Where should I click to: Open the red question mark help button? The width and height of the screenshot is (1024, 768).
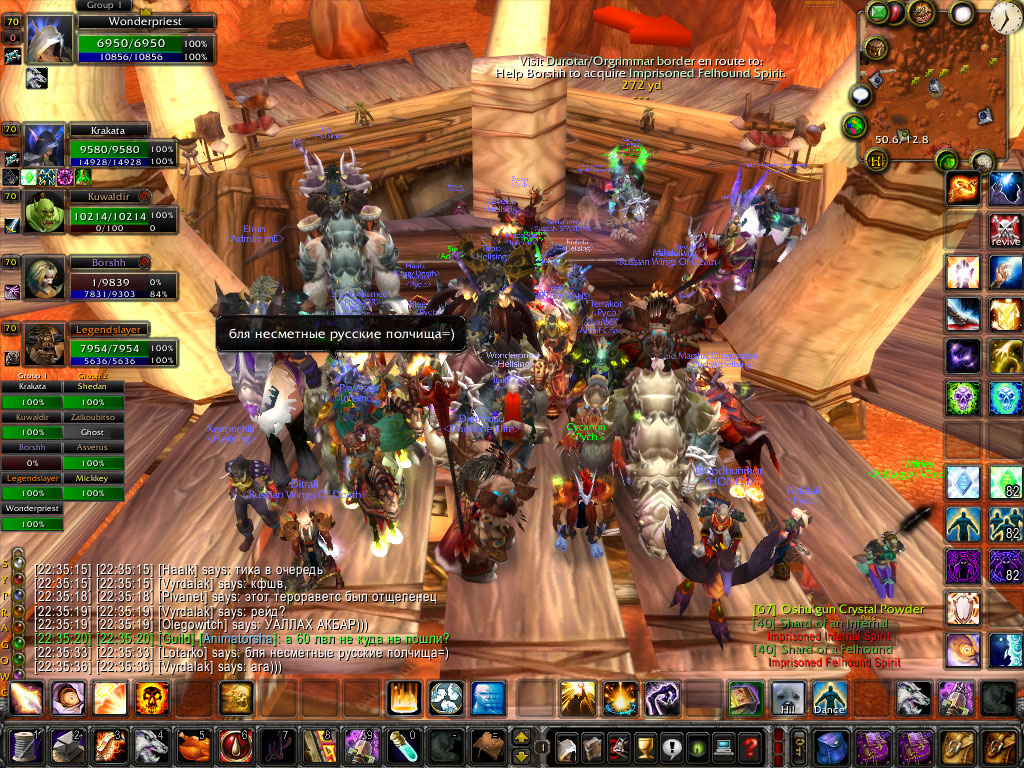[x=750, y=746]
